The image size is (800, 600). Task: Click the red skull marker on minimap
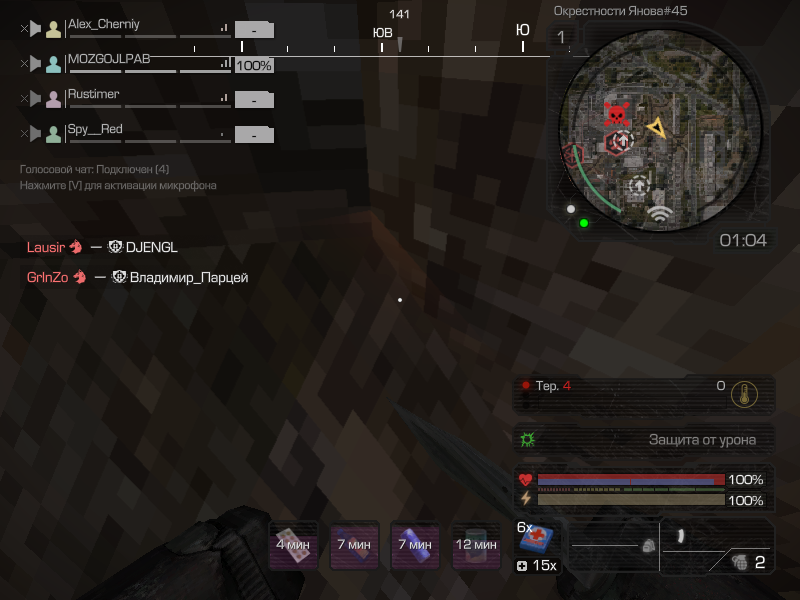point(617,113)
